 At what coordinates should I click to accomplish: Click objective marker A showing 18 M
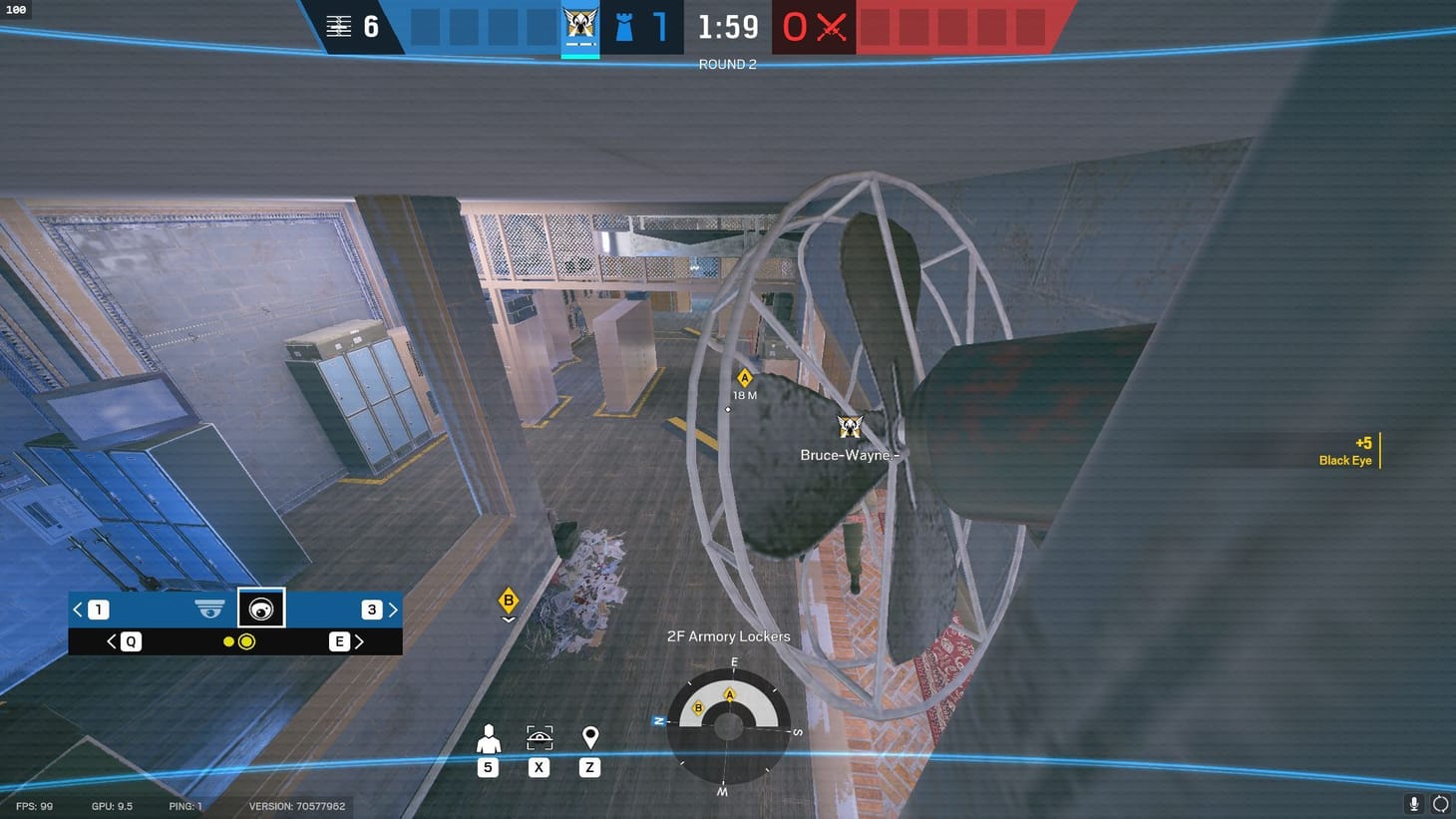point(744,382)
